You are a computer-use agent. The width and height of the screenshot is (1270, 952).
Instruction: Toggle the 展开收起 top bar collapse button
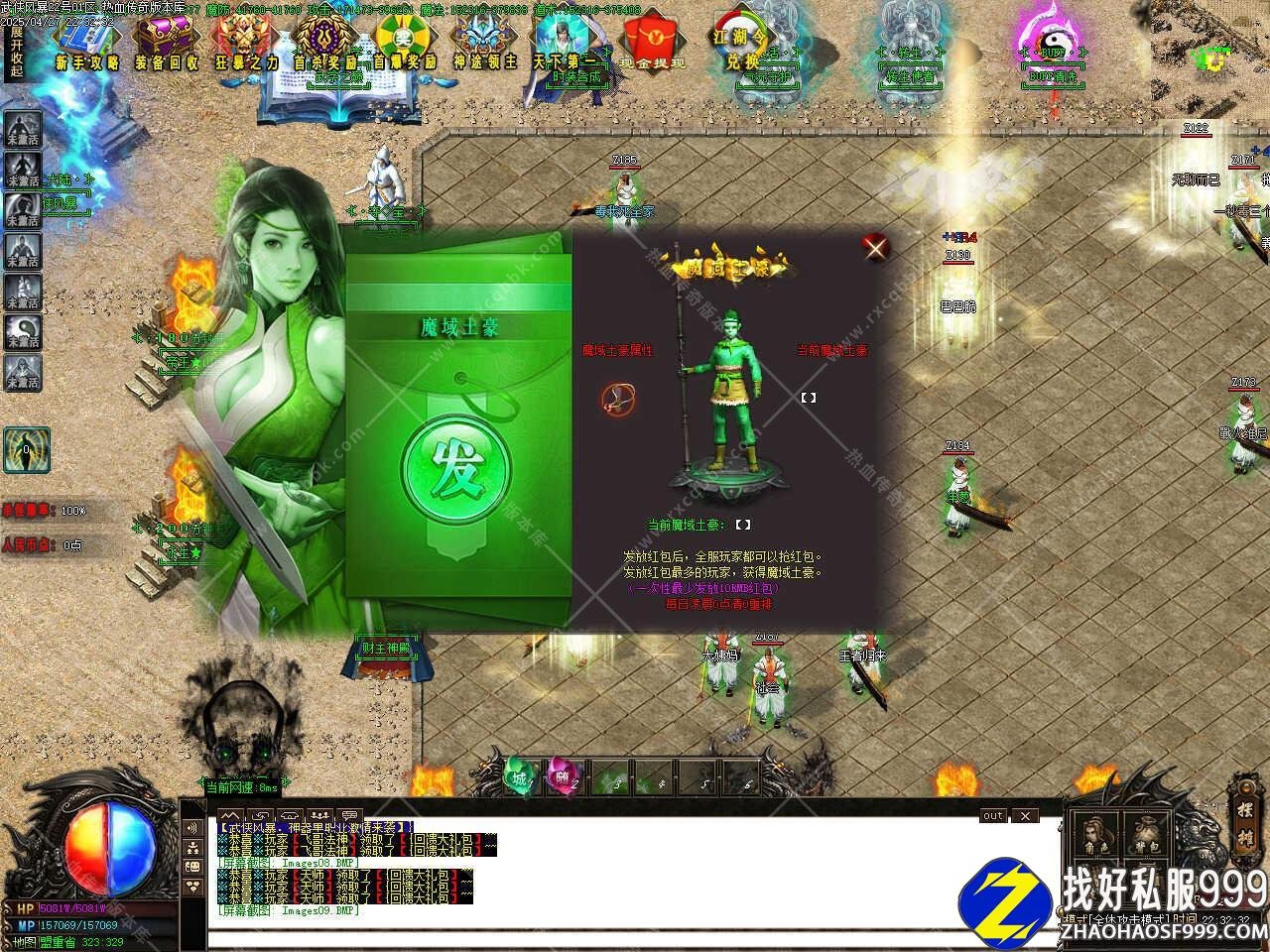click(16, 52)
